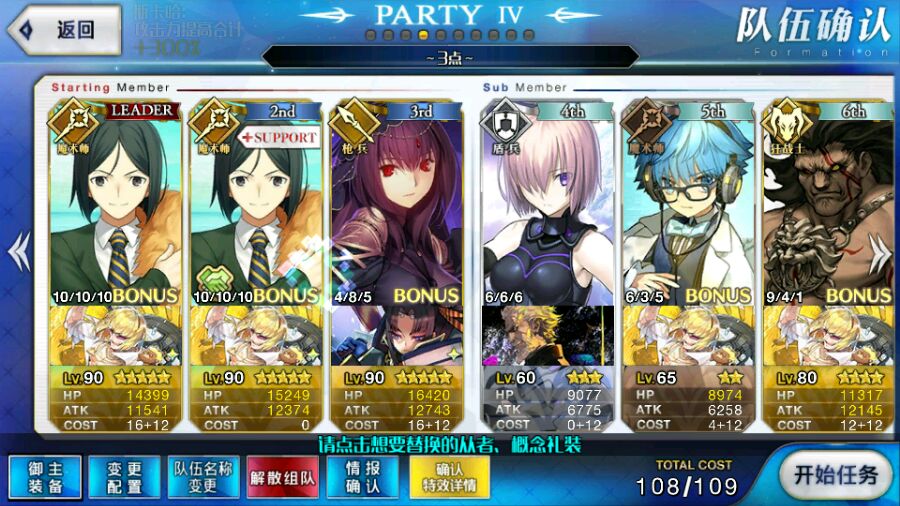Viewport: 900px width, 506px height.
Task: Select the 6th slot berserker servant card
Action: coord(828,200)
